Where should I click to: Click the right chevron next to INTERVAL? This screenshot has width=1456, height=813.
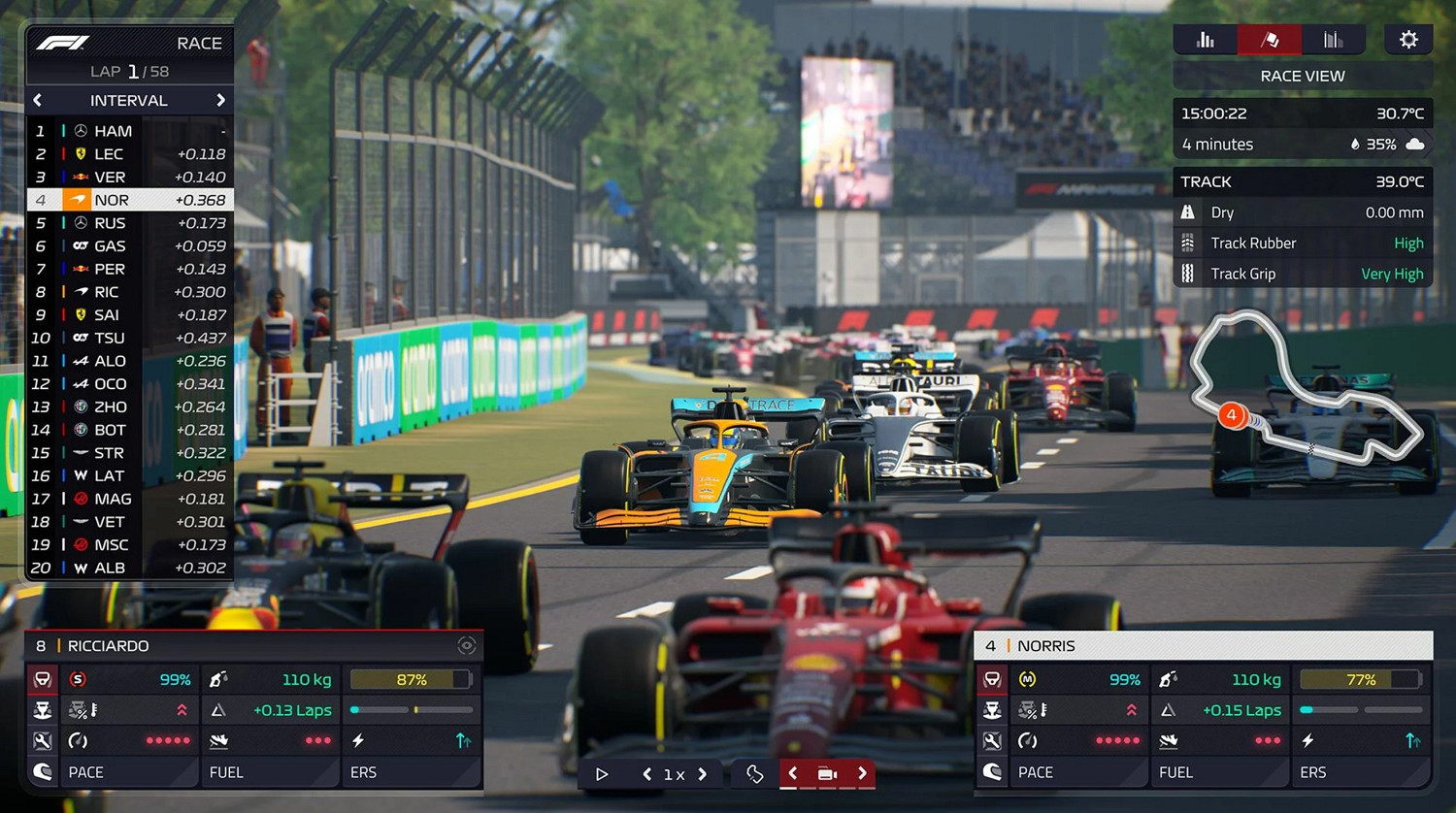[x=220, y=100]
